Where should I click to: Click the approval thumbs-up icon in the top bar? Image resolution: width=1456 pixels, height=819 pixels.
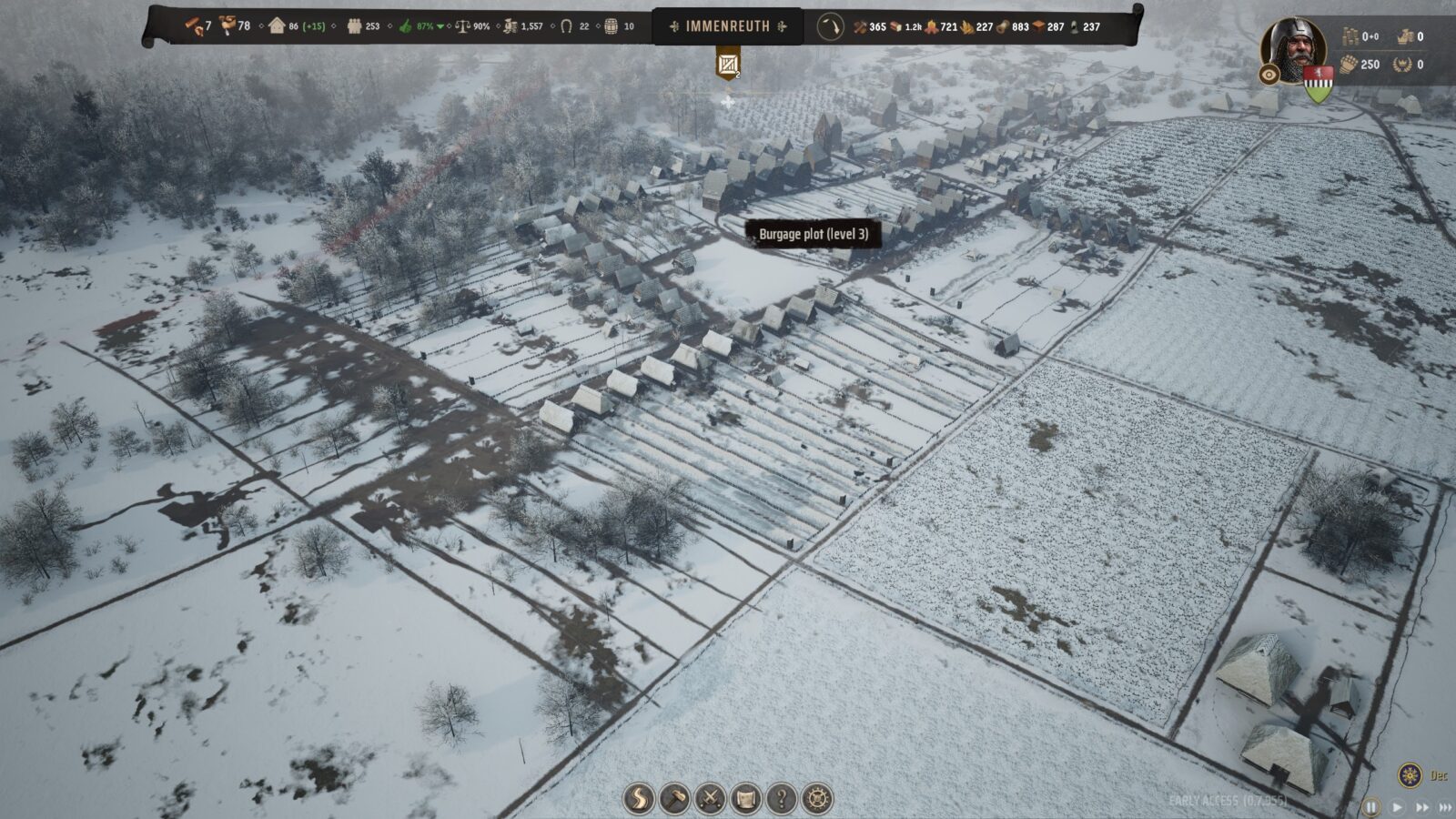406,26
